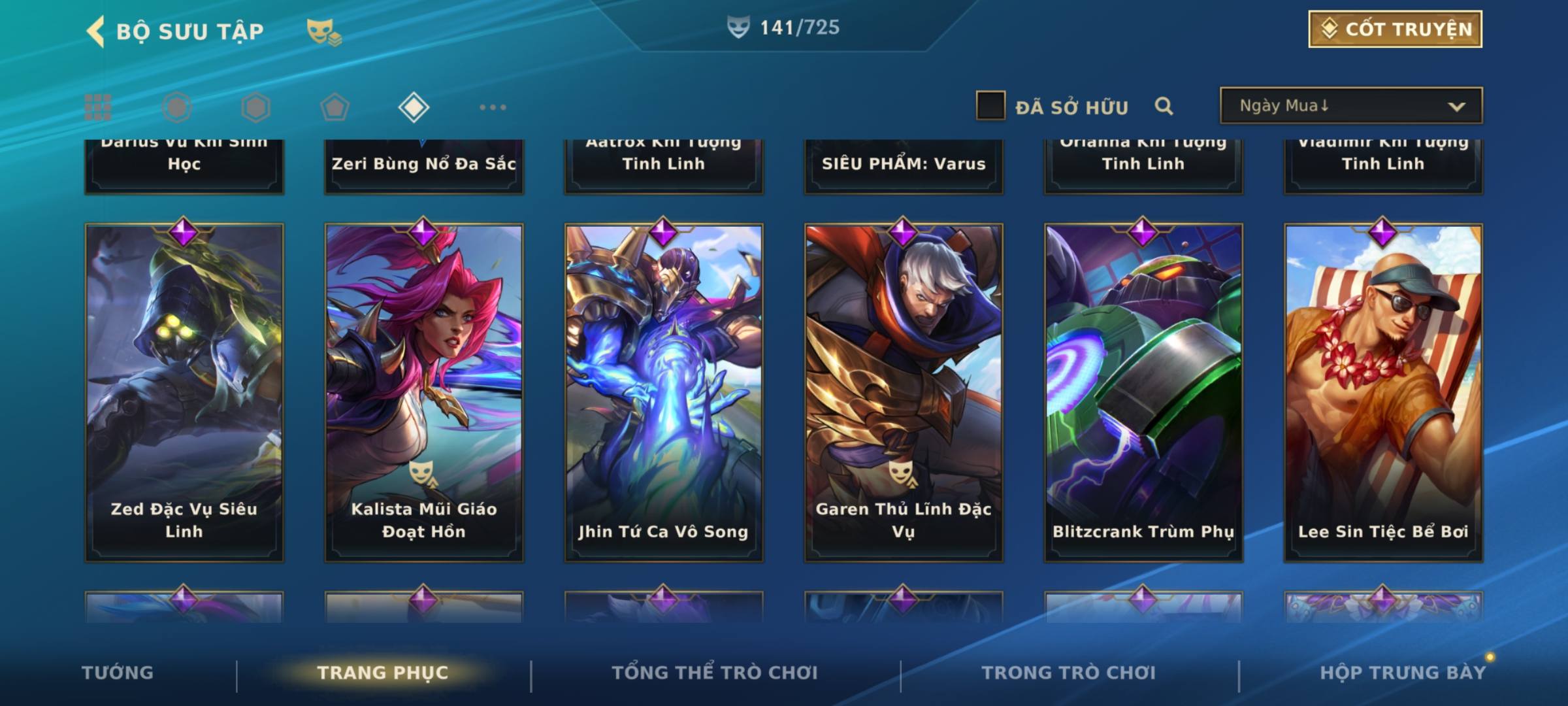Open the Jhin Tứ Ca Vô Song skin
This screenshot has height=706, width=1568.
tap(664, 392)
